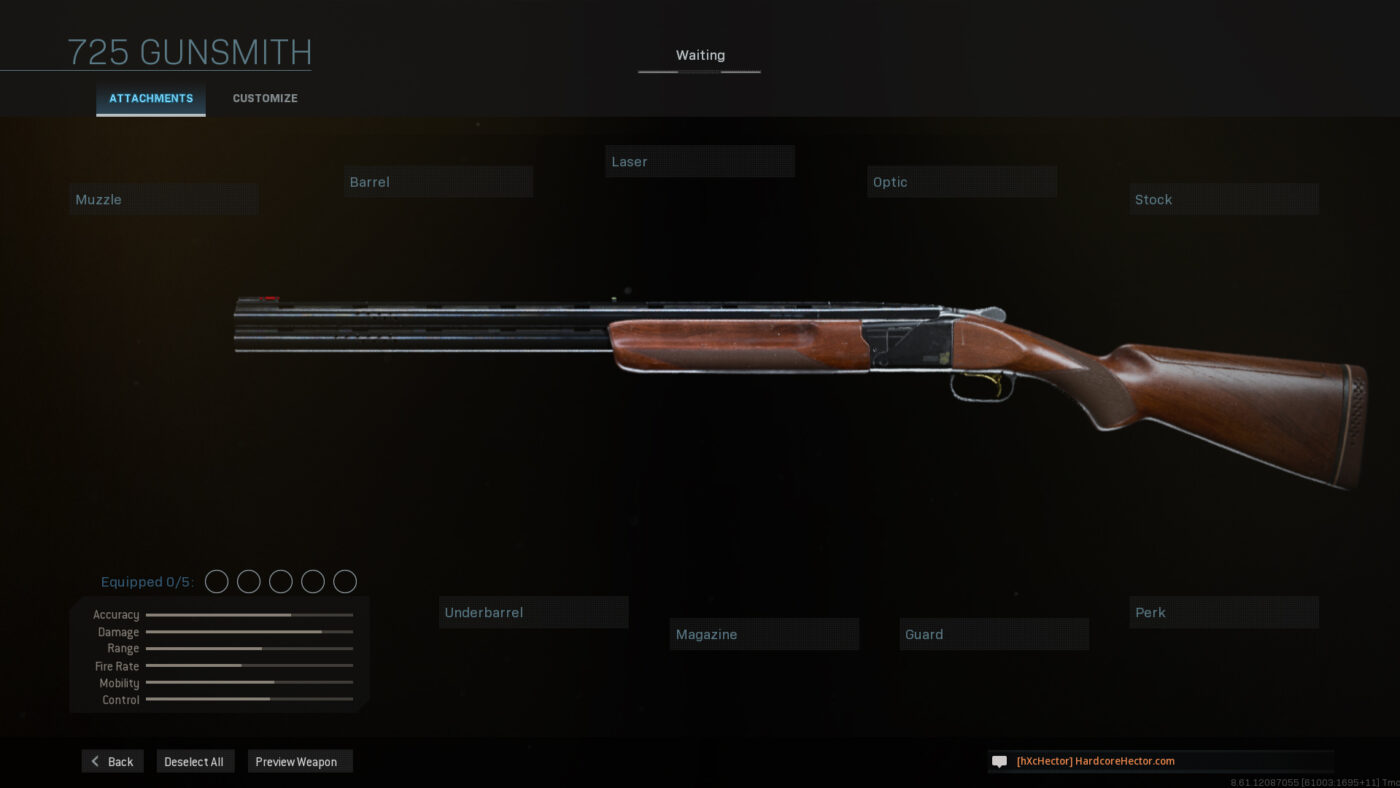Open the chat message box from hXcHector
The image size is (1400, 788).
1160,761
